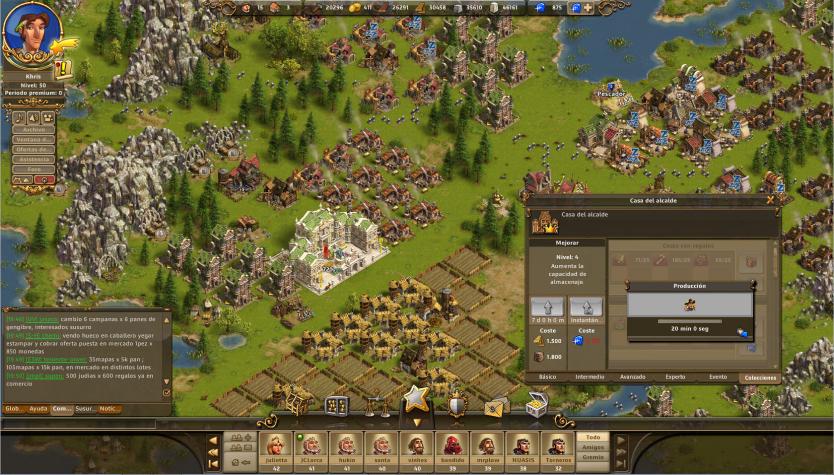The image size is (834, 475).
Task: Open the quest book exclamation icon
Action: tap(62, 69)
